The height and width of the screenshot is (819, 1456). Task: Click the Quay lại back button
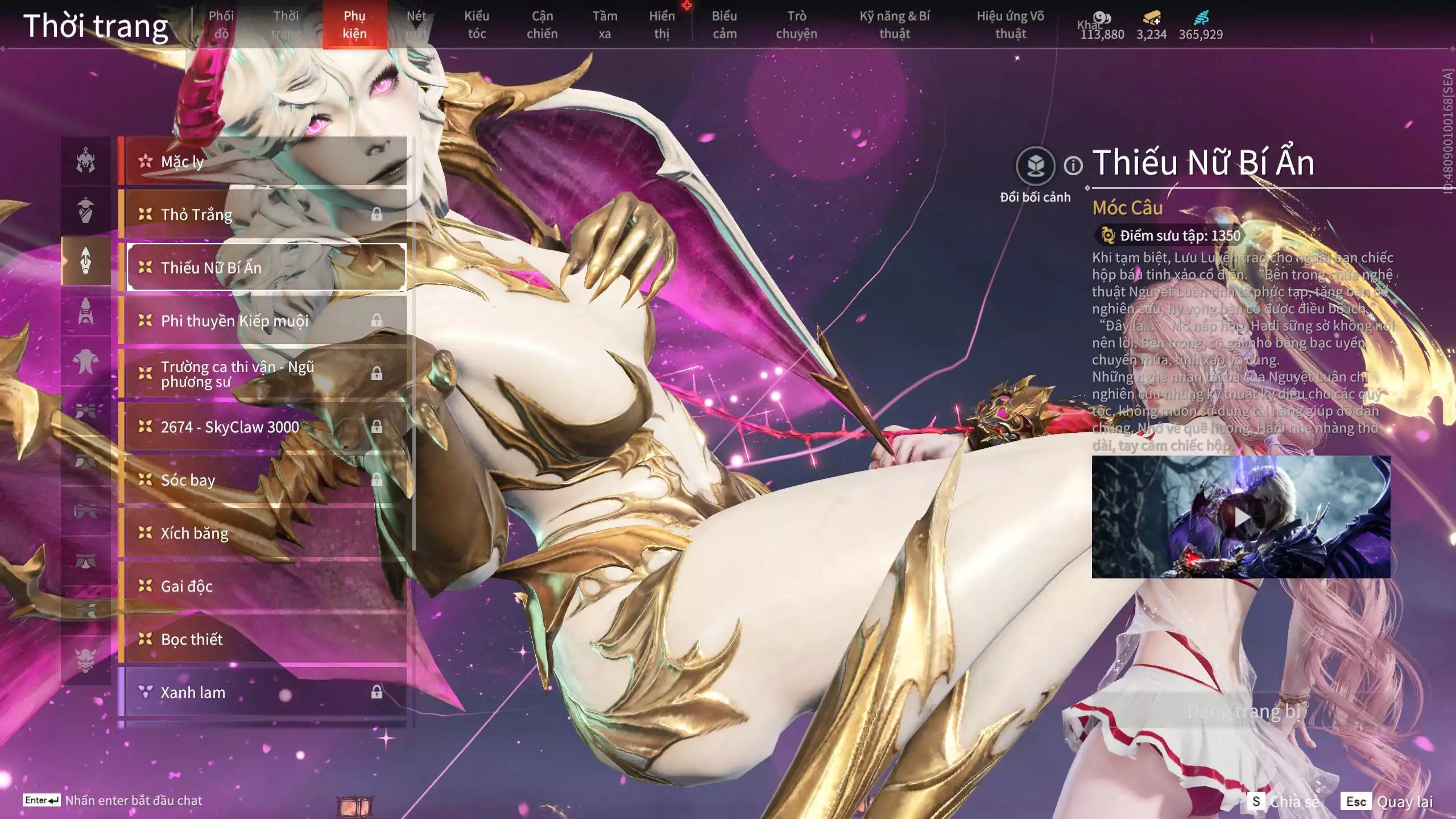pyautogui.click(x=1387, y=801)
